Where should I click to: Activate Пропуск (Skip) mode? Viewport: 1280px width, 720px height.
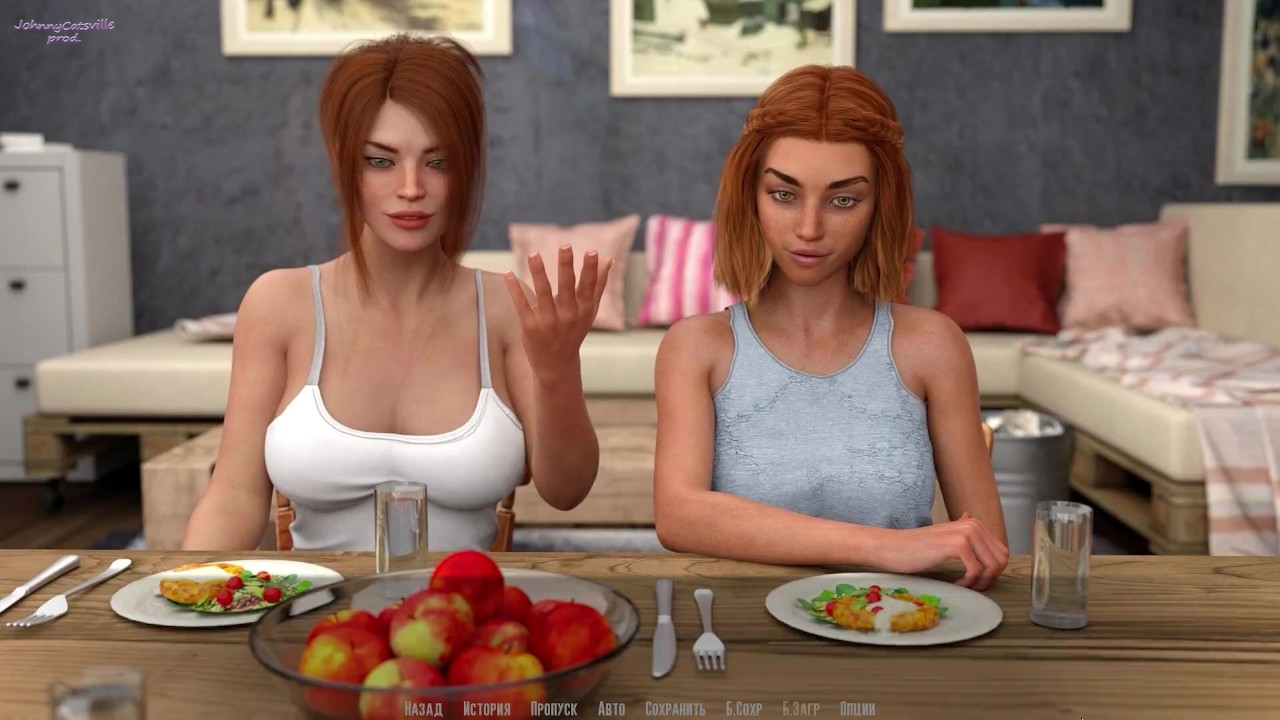pos(553,709)
